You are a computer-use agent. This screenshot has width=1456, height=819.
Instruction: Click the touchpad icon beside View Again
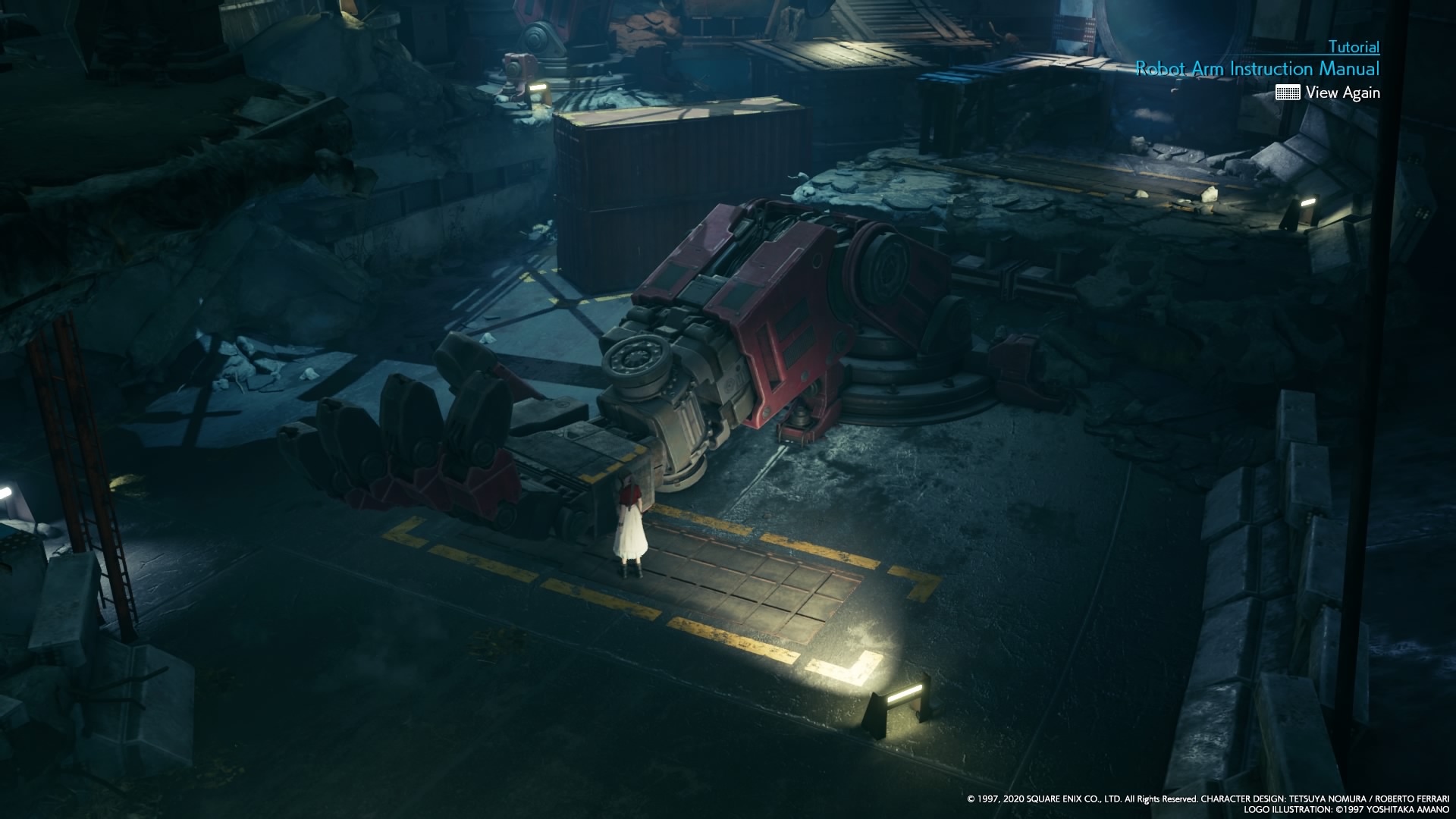click(1287, 93)
